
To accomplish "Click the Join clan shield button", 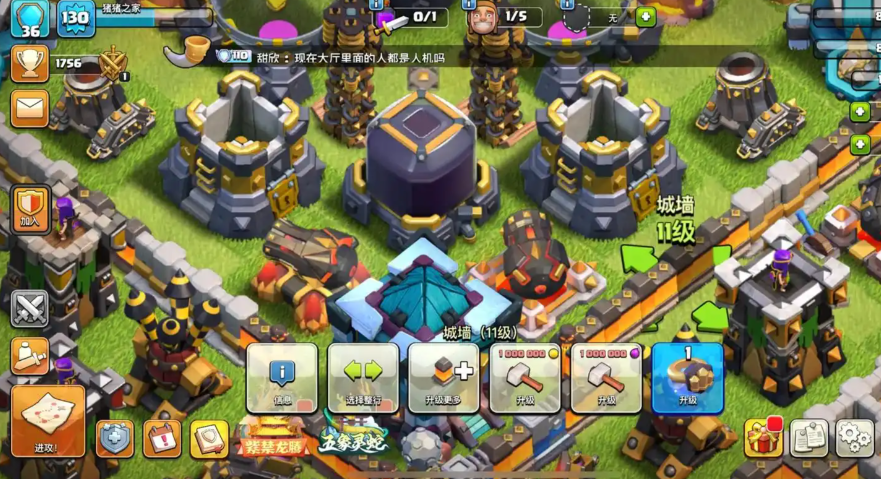I will 30,209.
